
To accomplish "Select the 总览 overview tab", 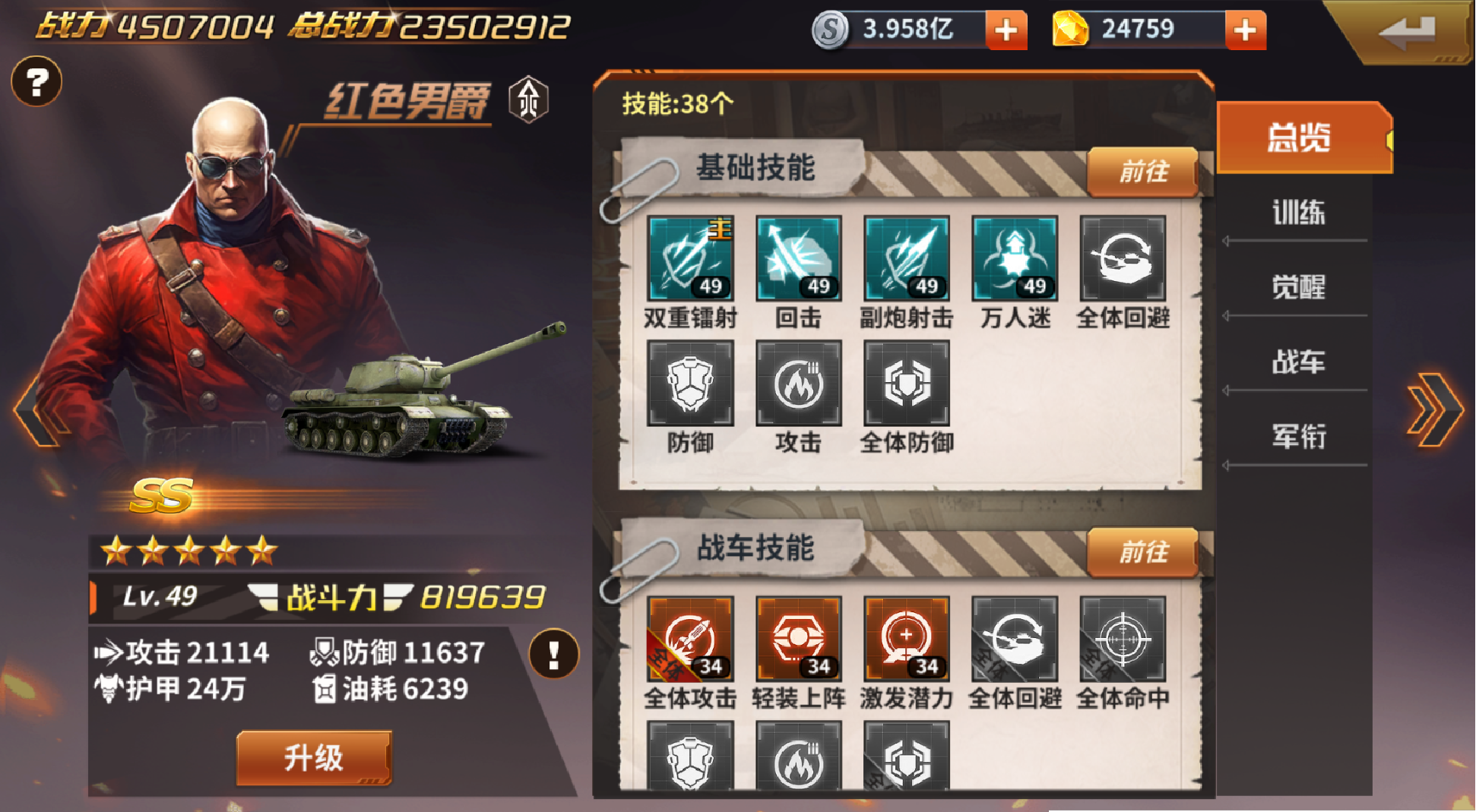I will pos(1298,138).
